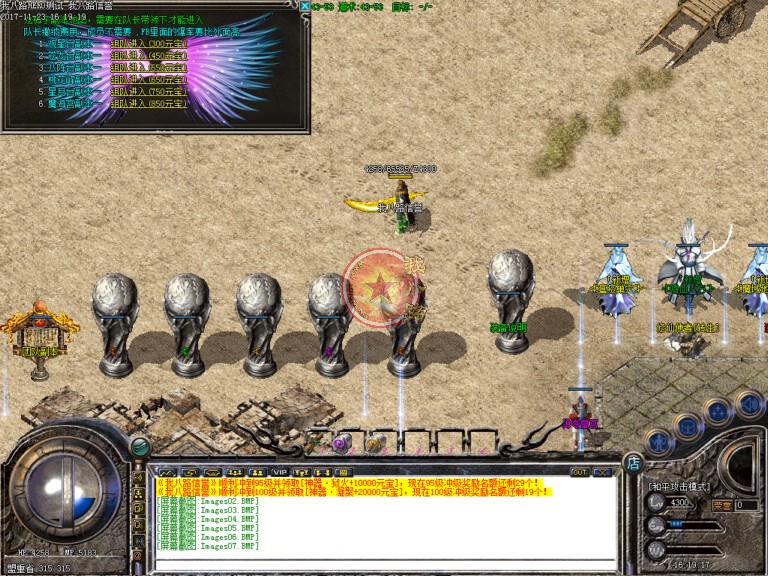Open the bag round button
Screen dimensions: 768x576
[x=686, y=425]
